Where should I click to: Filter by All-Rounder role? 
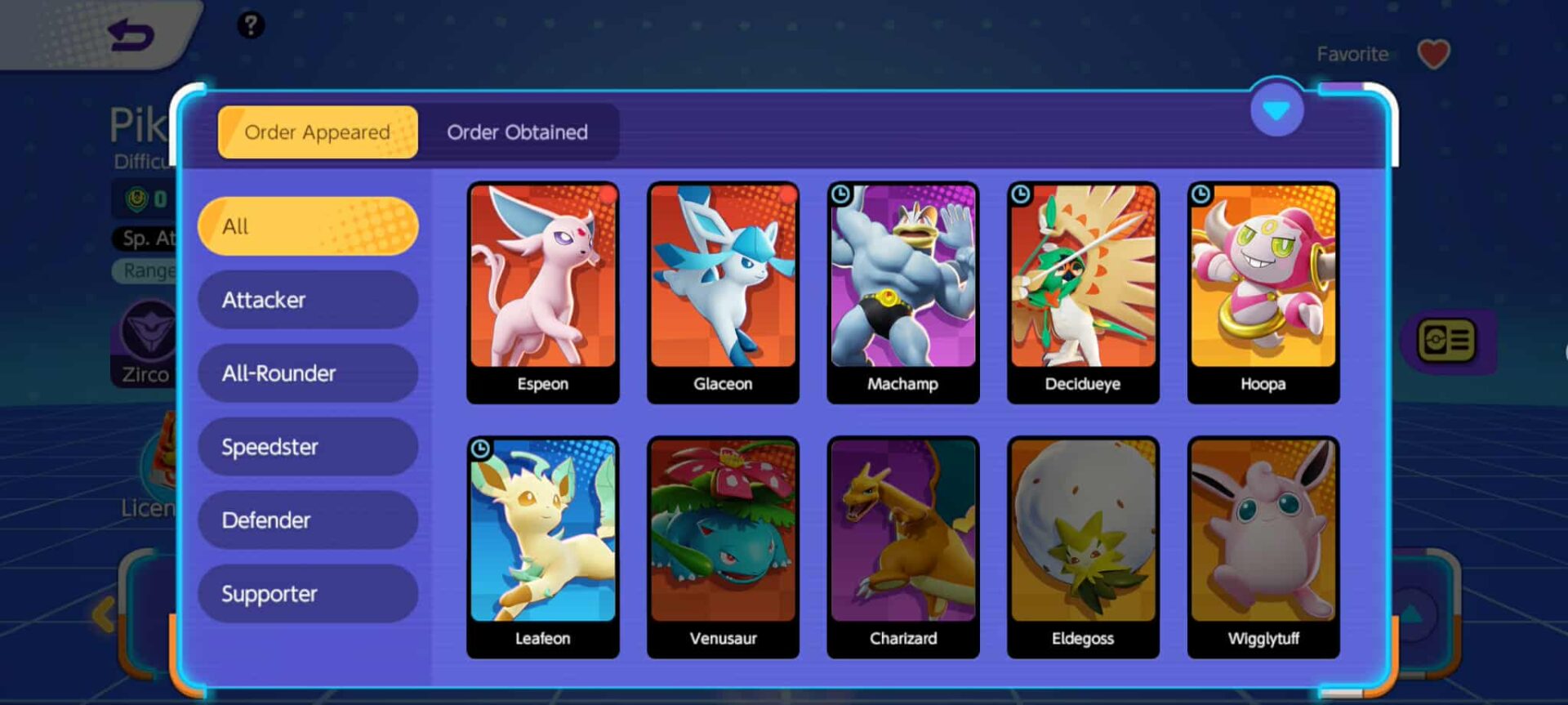308,373
